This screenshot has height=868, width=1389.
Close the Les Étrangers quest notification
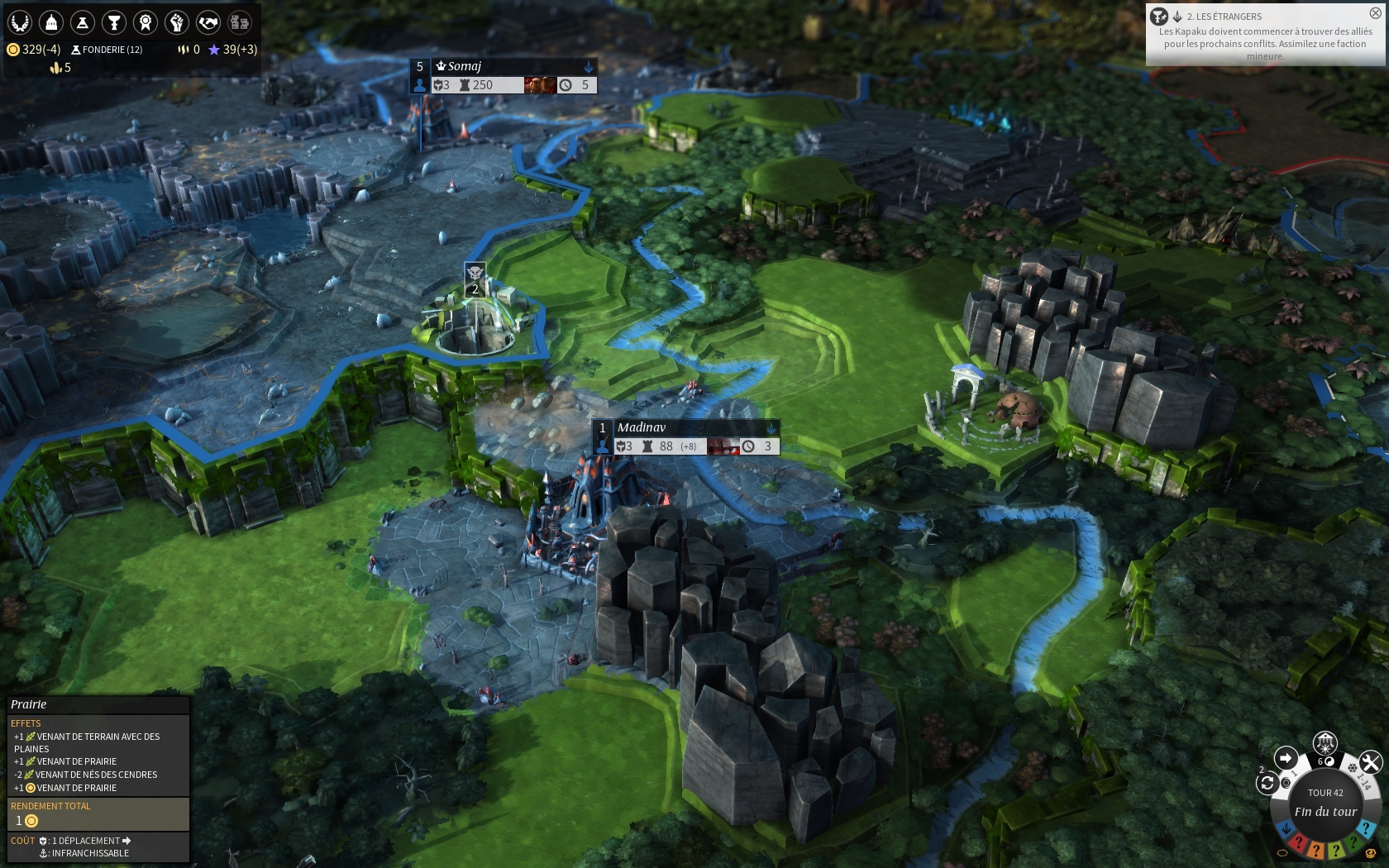pyautogui.click(x=1375, y=13)
